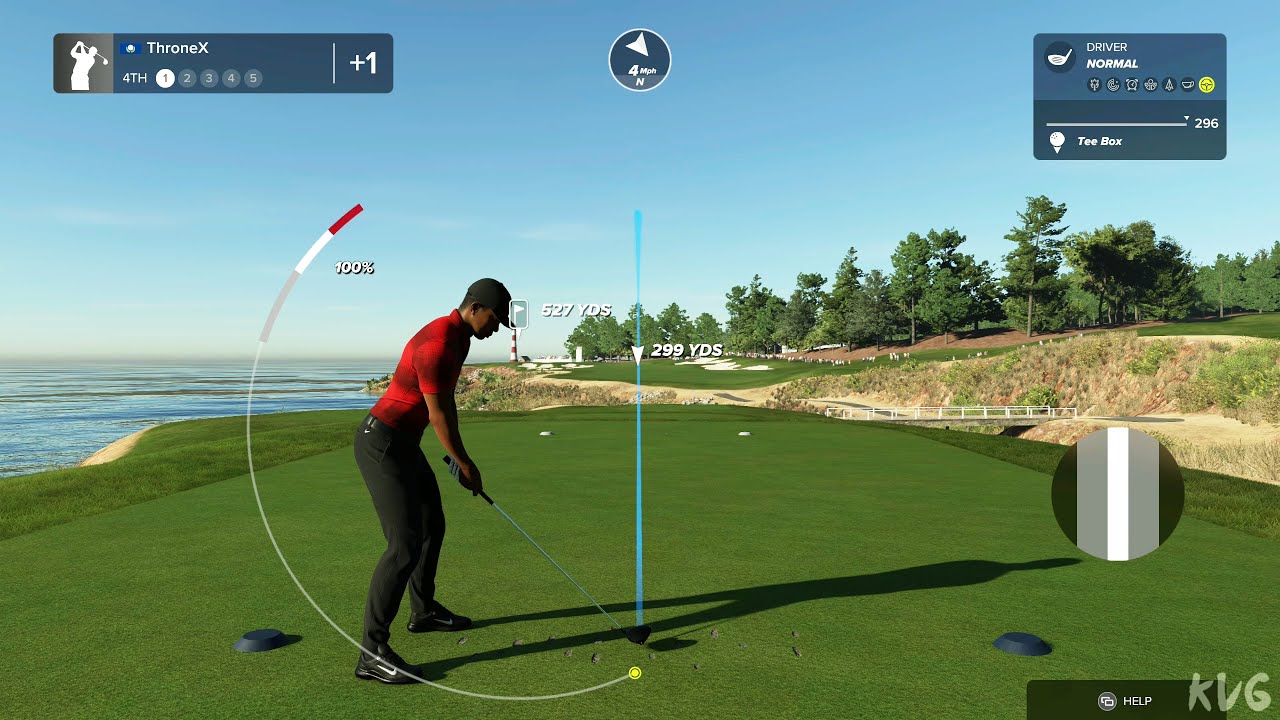Select the crescent moon attribute icon
Image resolution: width=1280 pixels, height=720 pixels.
click(1113, 84)
